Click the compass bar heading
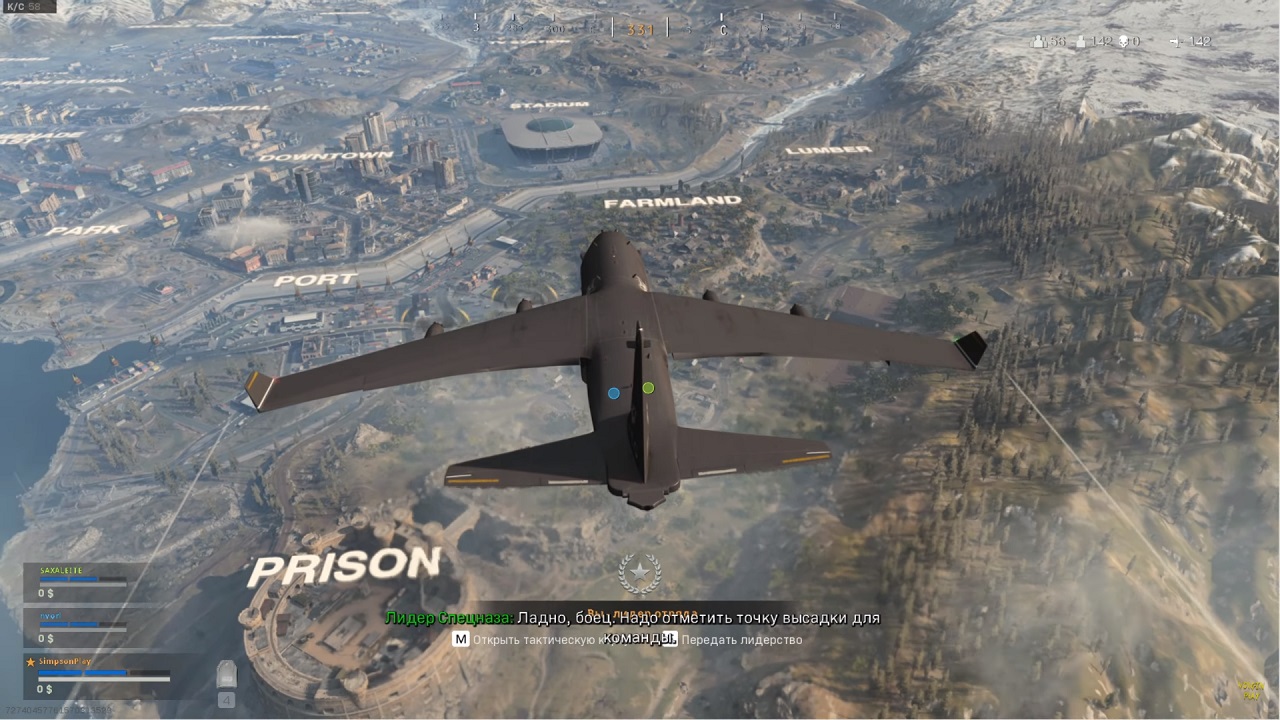Image resolution: width=1280 pixels, height=720 pixels. [x=640, y=29]
